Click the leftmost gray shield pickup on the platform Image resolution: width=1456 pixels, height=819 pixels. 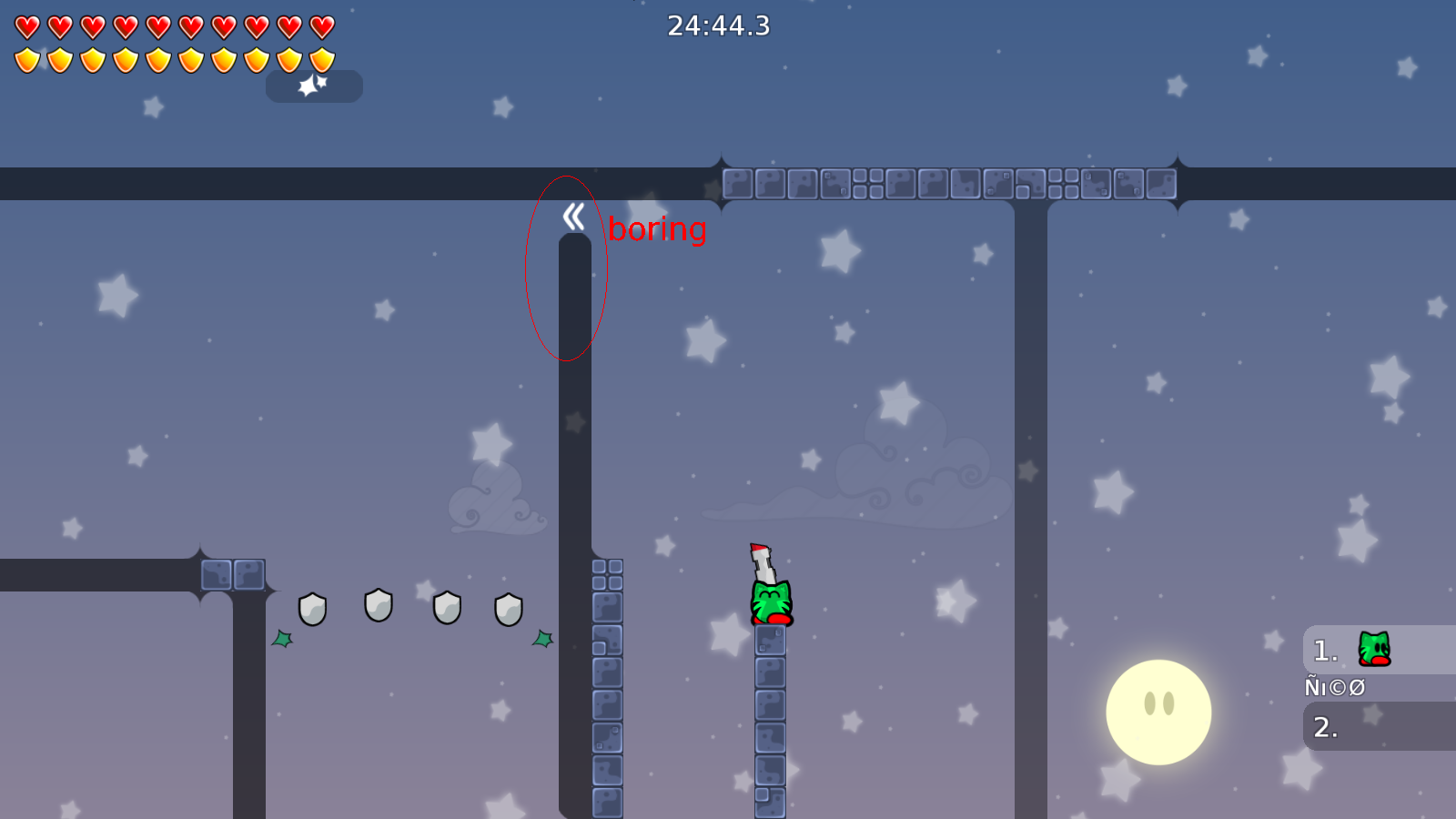tap(313, 608)
